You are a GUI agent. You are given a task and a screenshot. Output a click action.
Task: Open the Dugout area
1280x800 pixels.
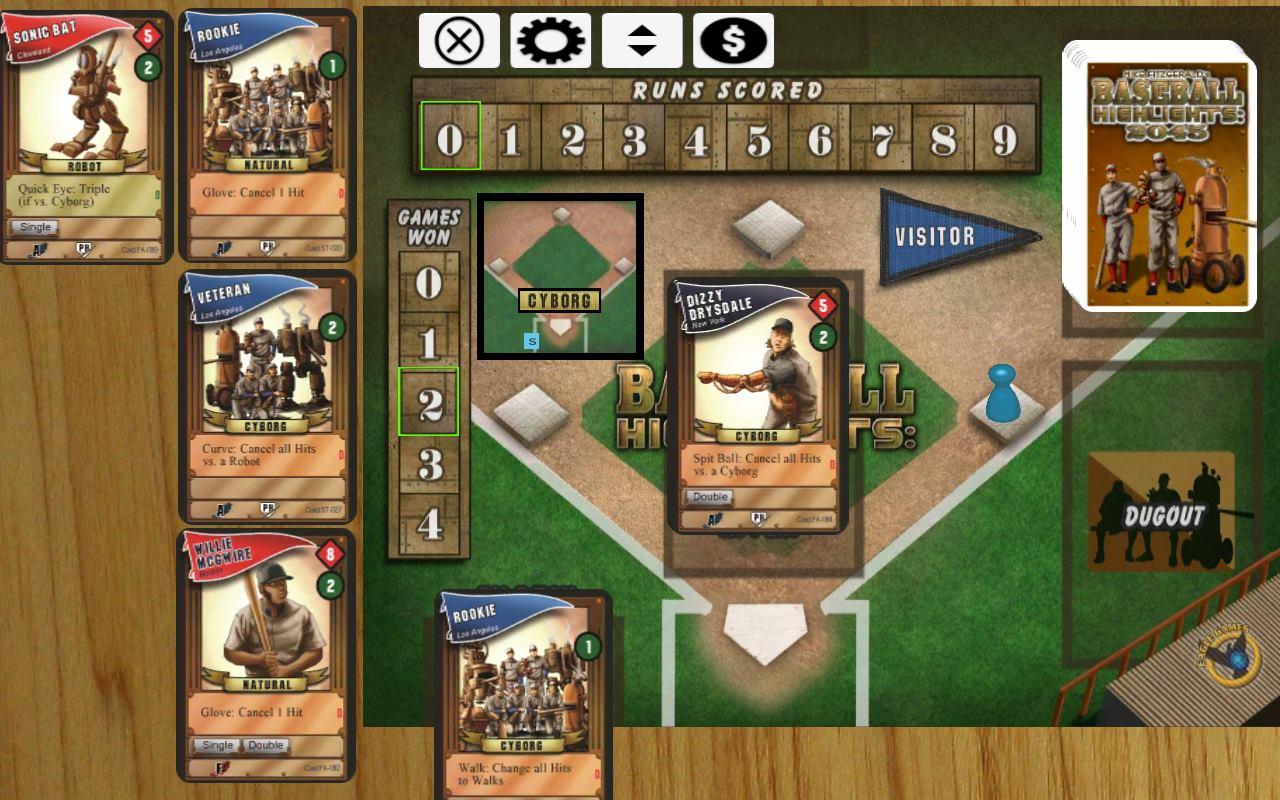click(1162, 512)
